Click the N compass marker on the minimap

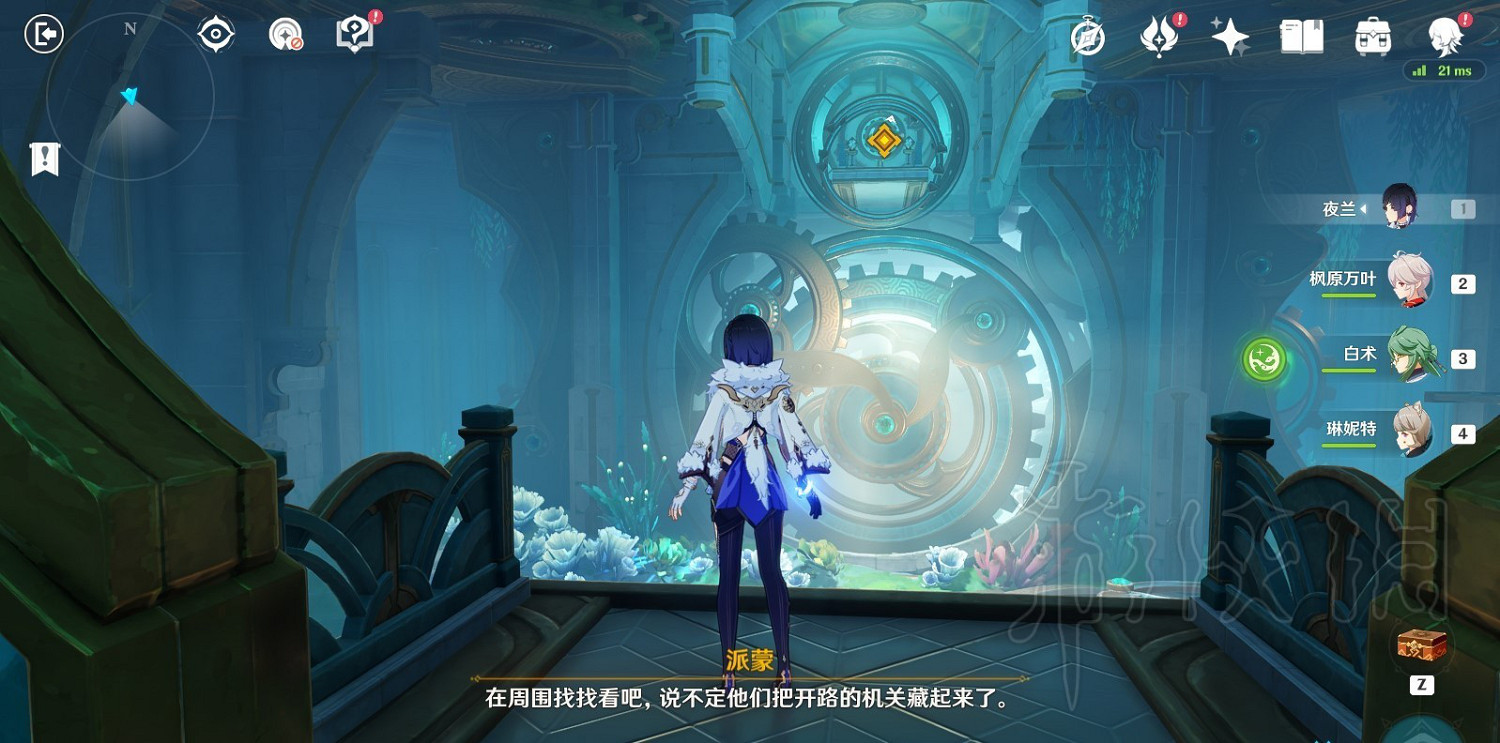[x=128, y=28]
